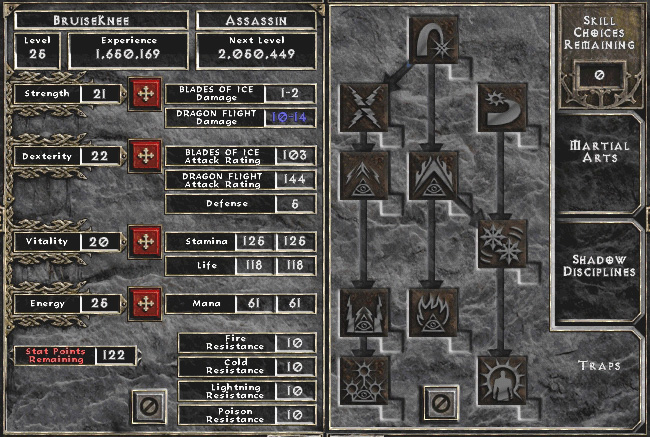Open the Shadow Disciplines tab
The width and height of the screenshot is (650, 437).
click(x=599, y=264)
